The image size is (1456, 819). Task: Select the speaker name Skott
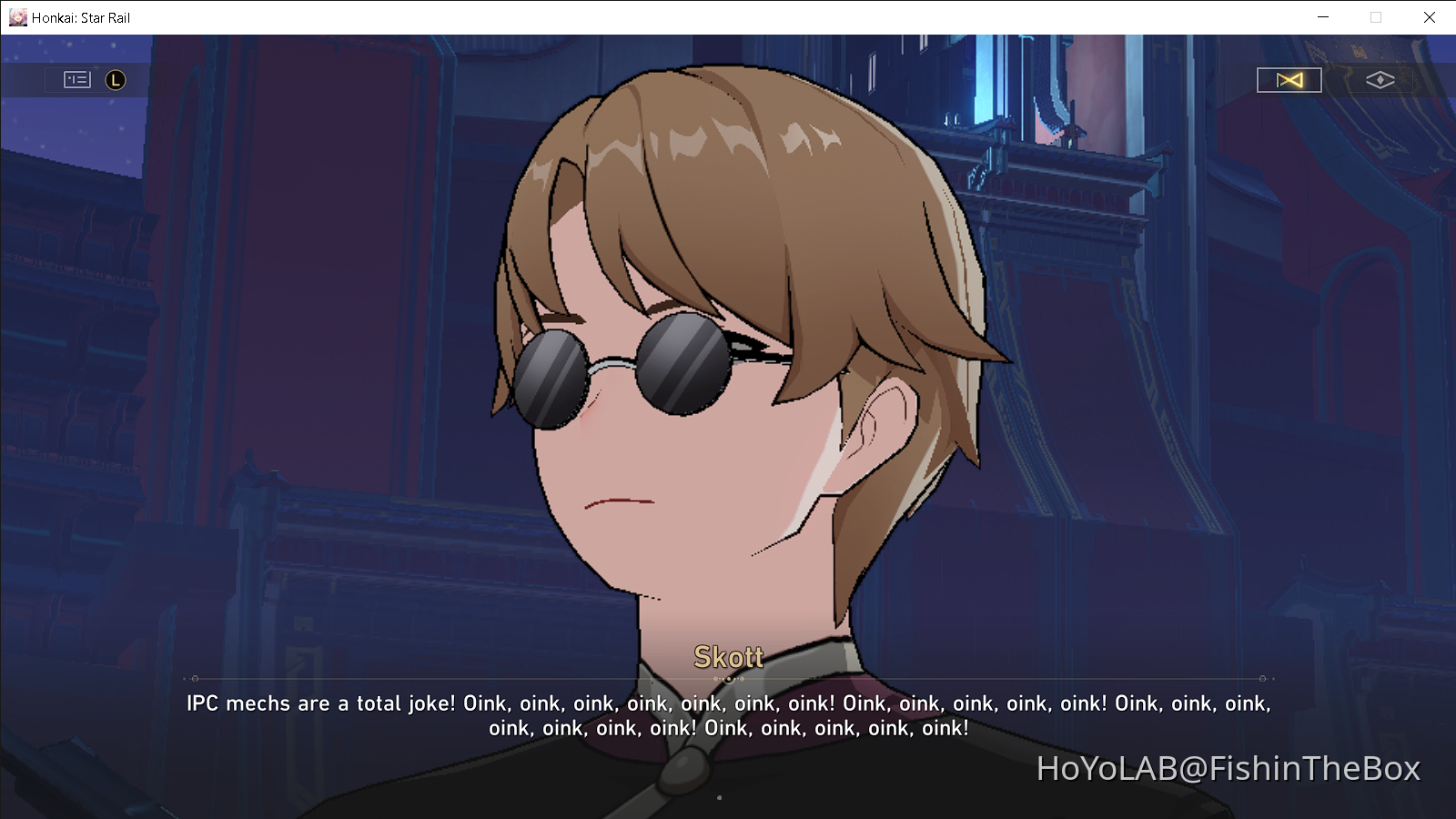(x=728, y=657)
